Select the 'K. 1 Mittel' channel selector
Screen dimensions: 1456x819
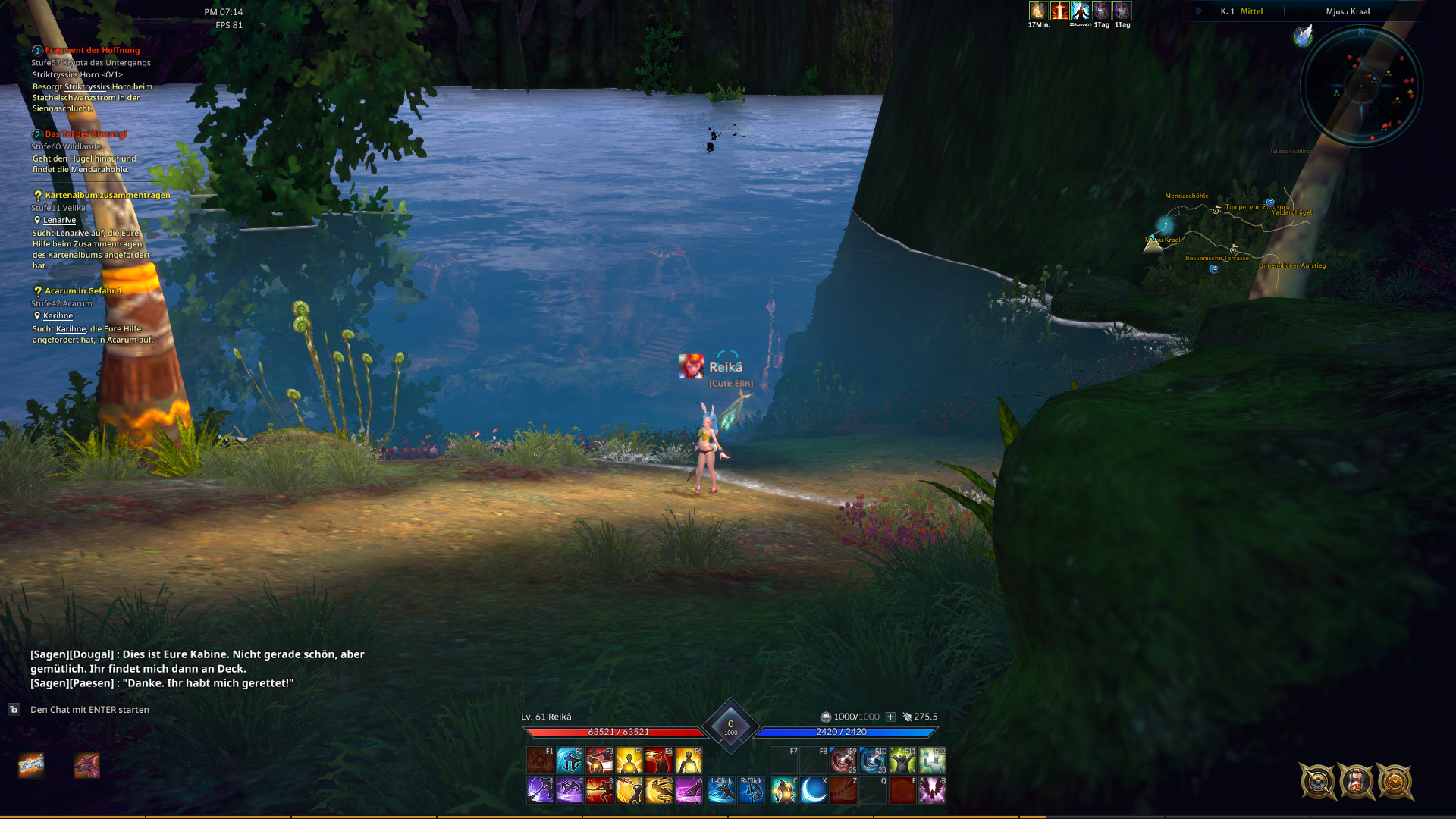click(x=1241, y=11)
